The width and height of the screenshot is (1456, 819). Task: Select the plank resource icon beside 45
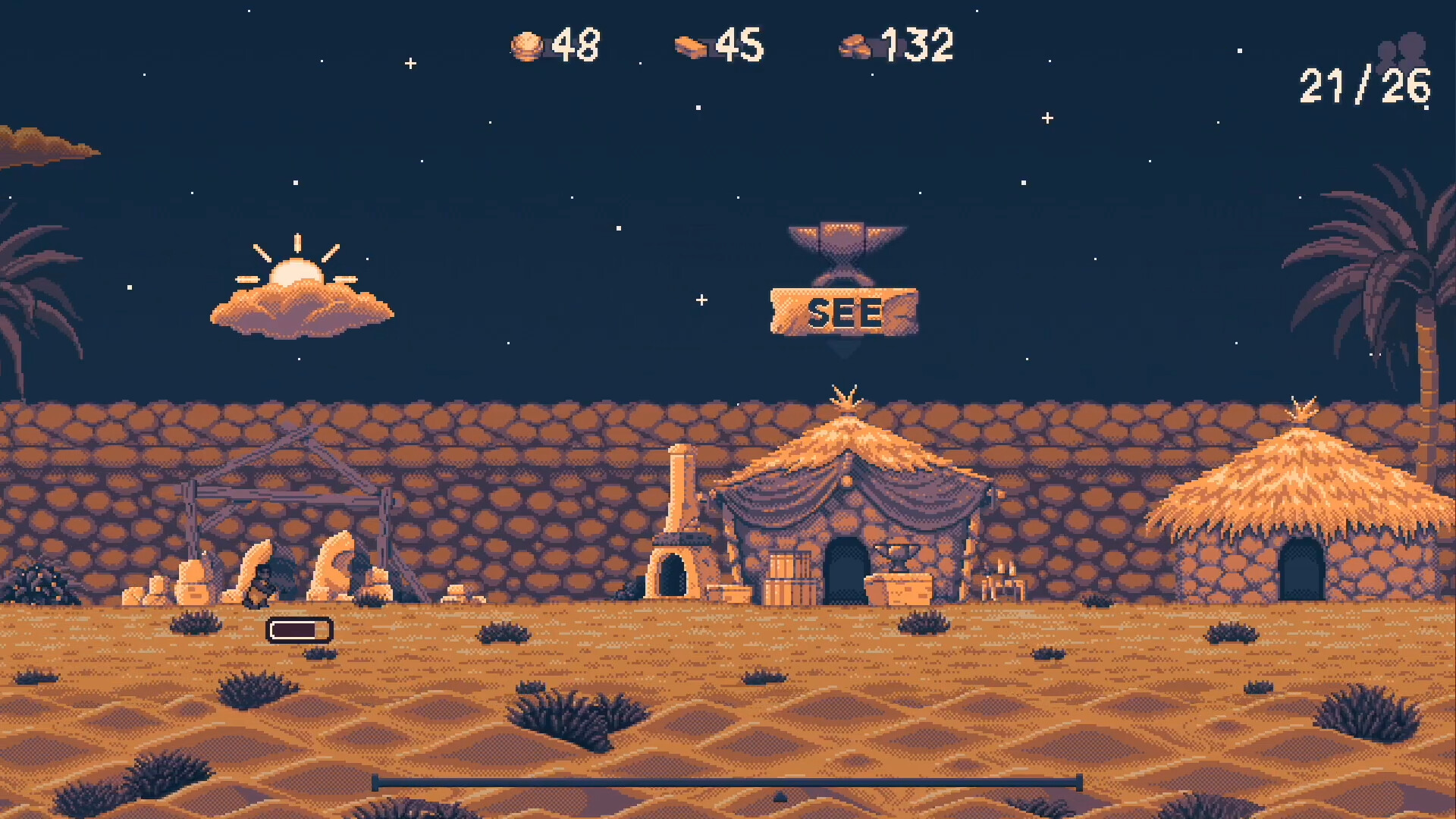[x=691, y=45]
